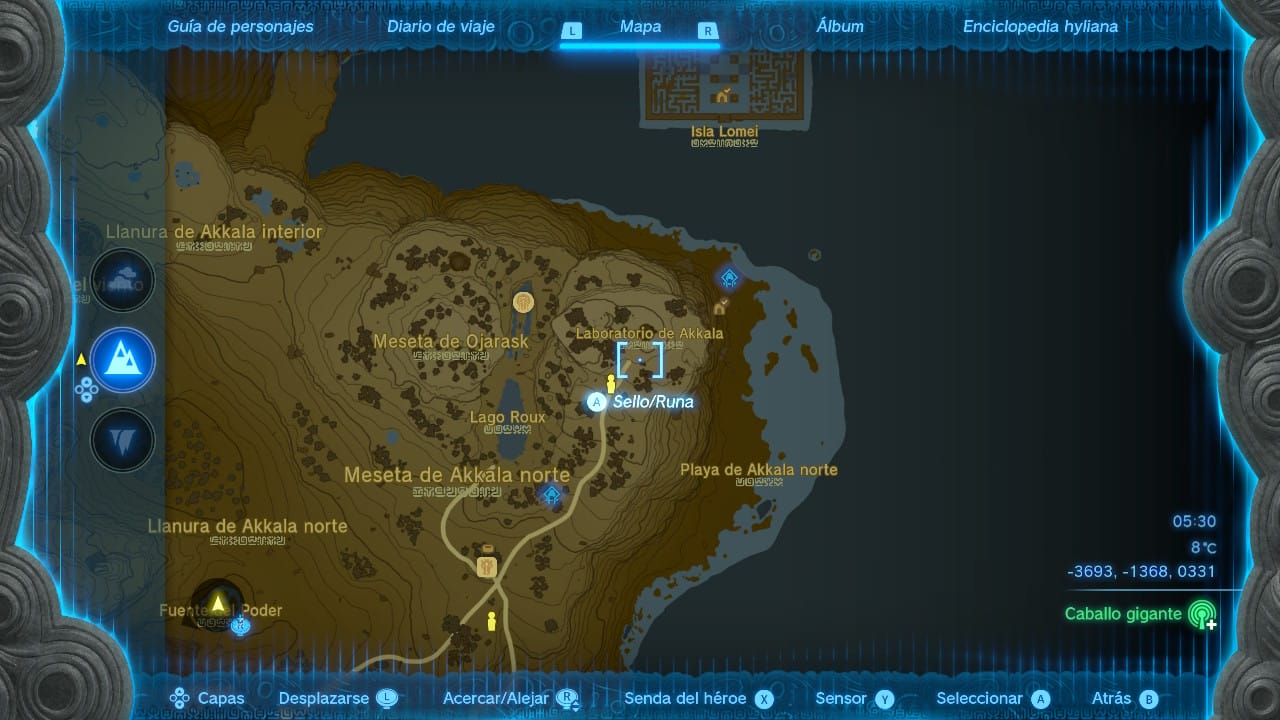Switch to the Enciclopedia hyliana tab
The image size is (1280, 720).
[x=1040, y=27]
